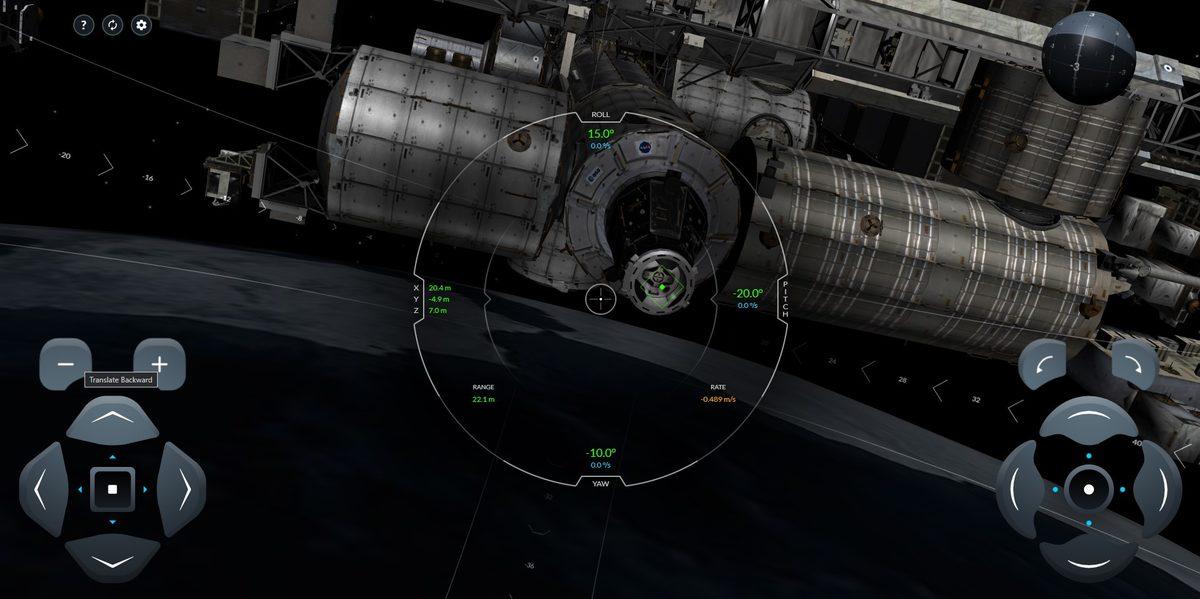Pitch down using the rotation pad's bottom button
The width and height of the screenshot is (1200, 599).
click(1088, 560)
